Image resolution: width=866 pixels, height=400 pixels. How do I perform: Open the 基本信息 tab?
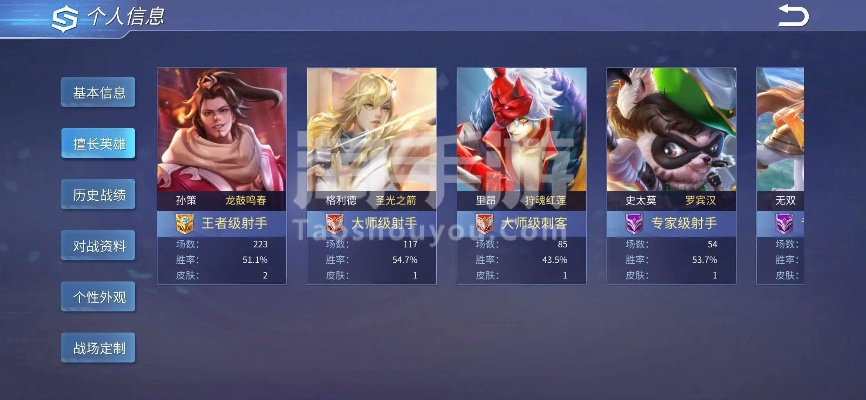(98, 93)
